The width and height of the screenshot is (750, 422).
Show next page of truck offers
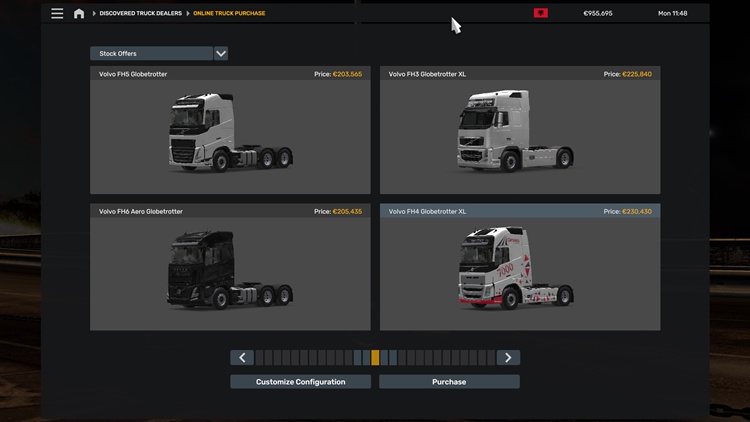tap(508, 358)
